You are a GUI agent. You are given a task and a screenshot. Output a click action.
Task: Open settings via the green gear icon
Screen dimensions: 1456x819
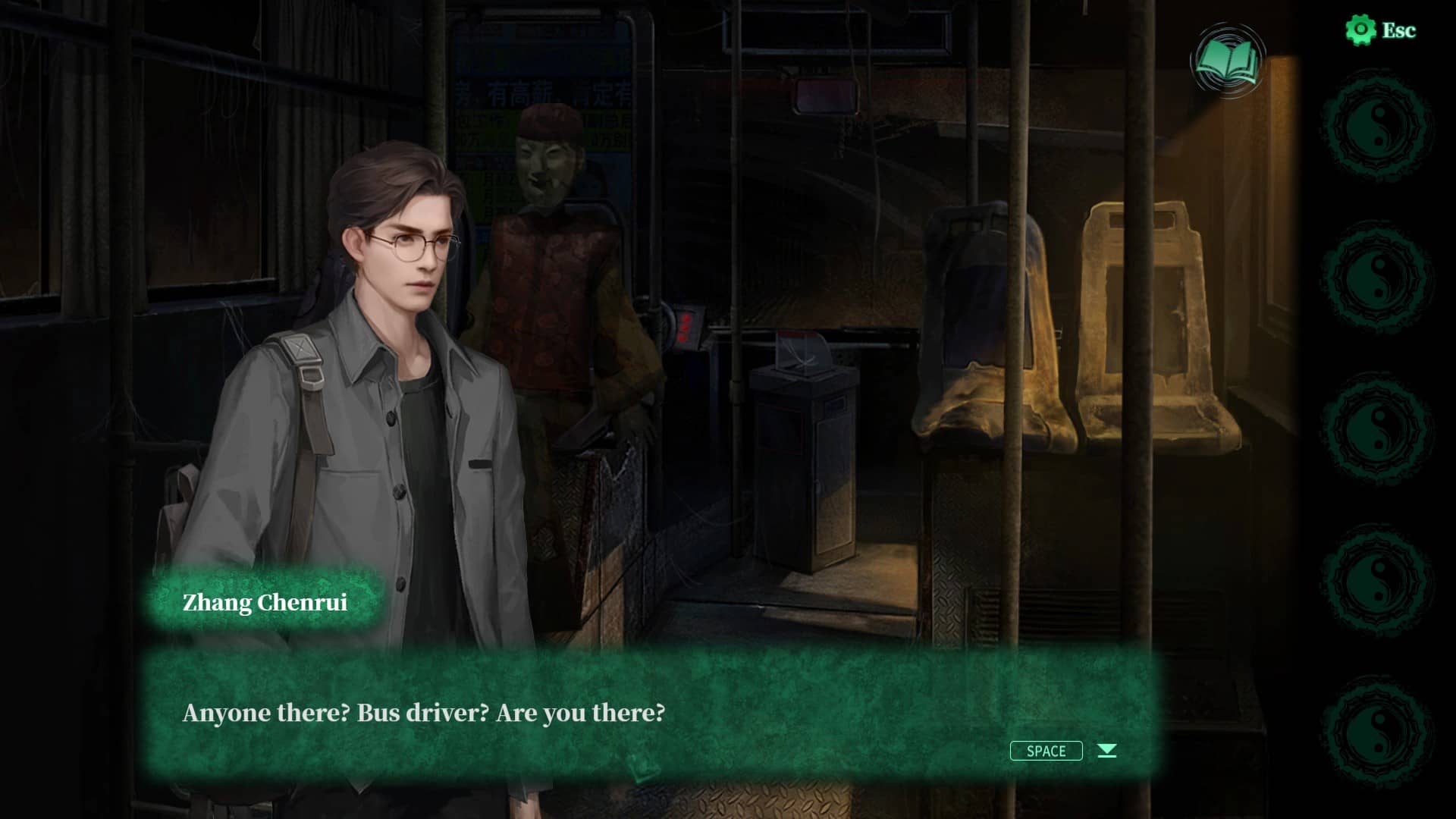[1360, 30]
